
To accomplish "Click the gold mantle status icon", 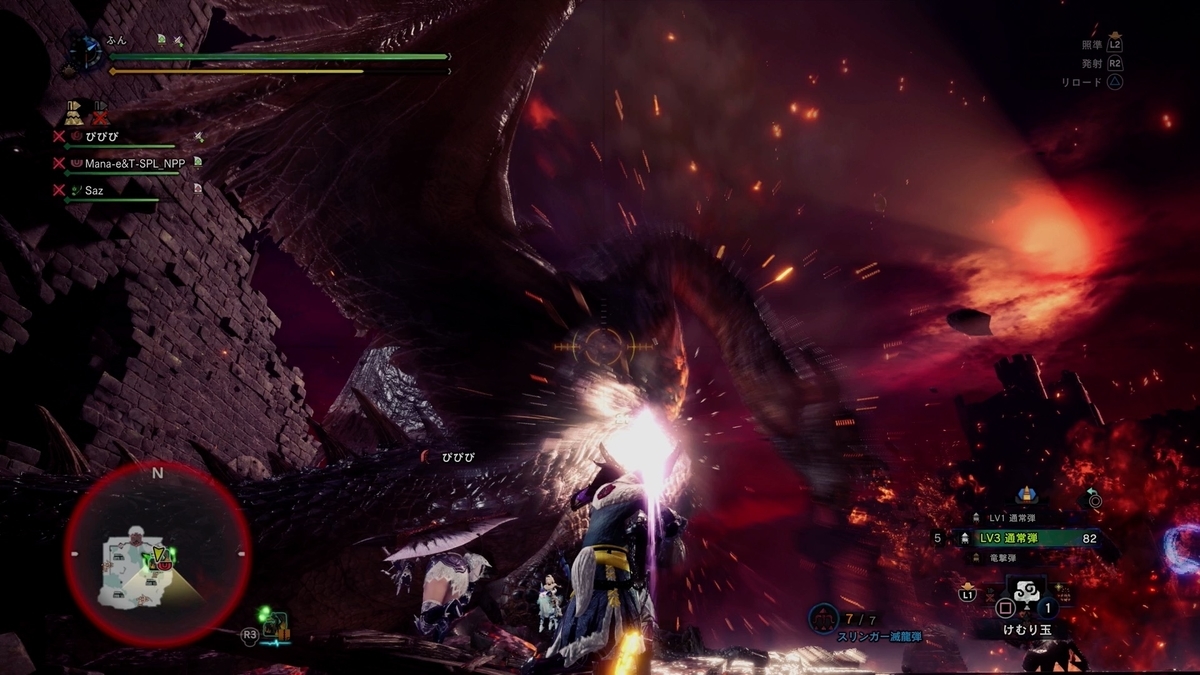I will [74, 112].
